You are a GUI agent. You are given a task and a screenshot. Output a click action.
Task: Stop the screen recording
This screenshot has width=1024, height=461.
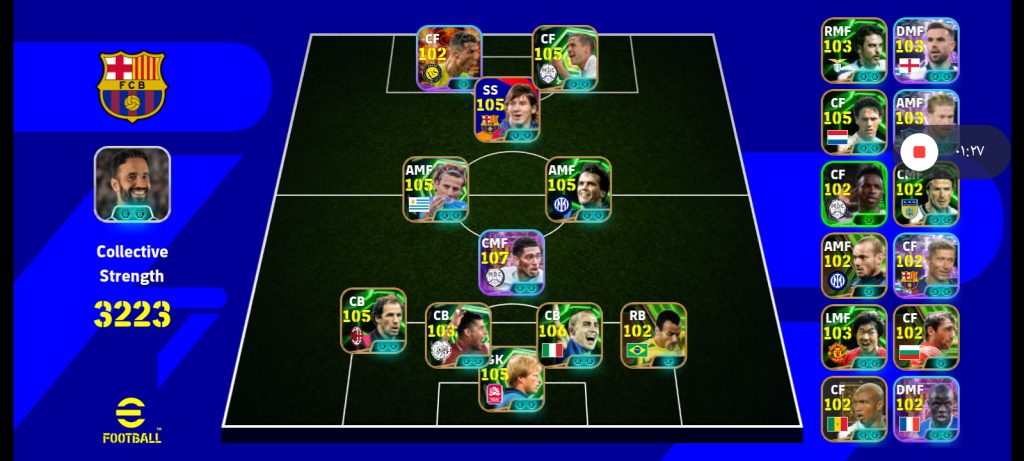tap(920, 152)
